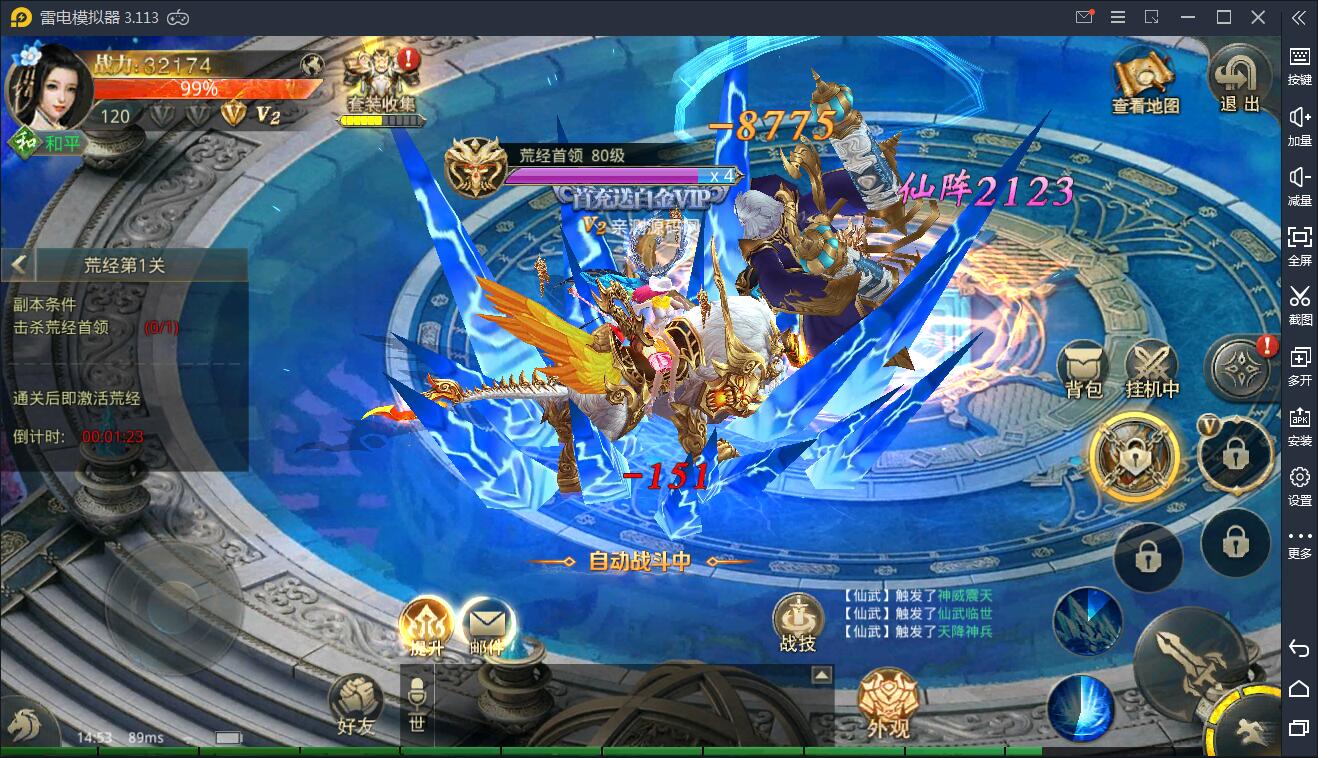
Task: Toggle 挂机中 auto-battle mode
Action: tap(1152, 368)
